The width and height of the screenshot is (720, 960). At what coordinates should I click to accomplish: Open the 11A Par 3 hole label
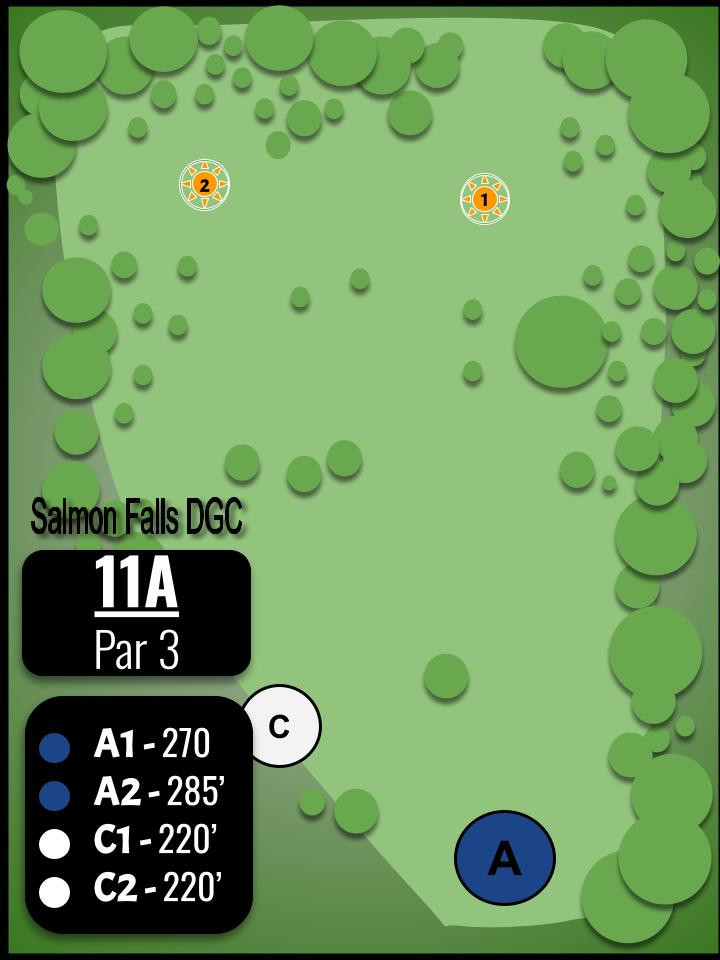[136, 613]
